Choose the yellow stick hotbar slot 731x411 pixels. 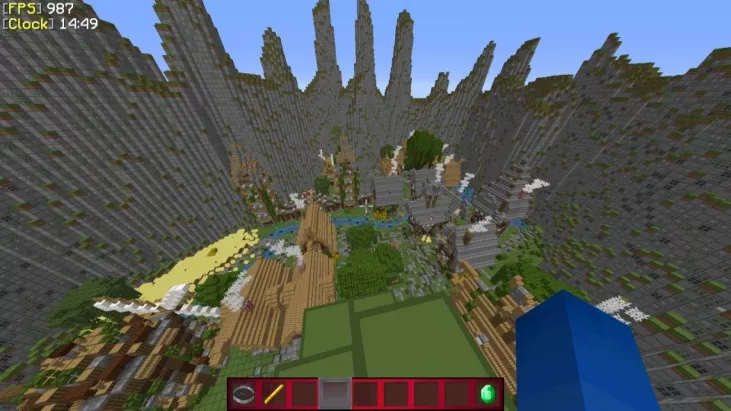coord(274,393)
